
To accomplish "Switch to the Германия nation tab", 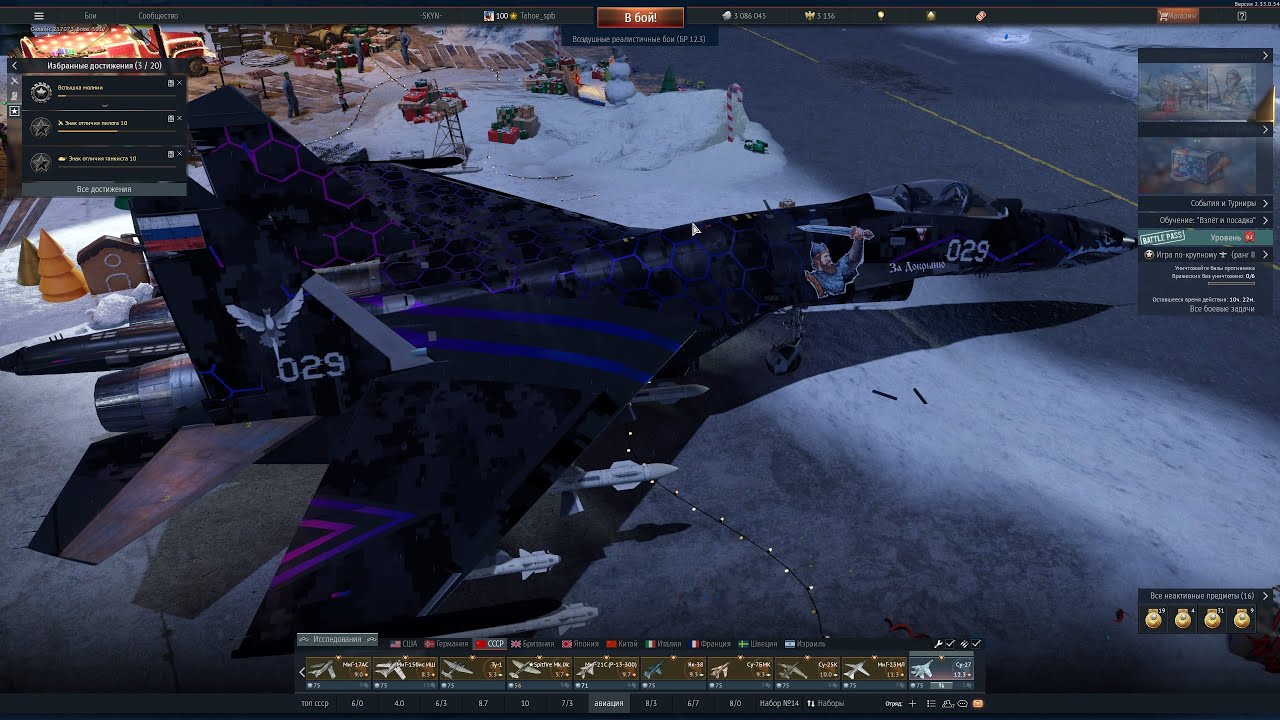I will click(x=446, y=644).
